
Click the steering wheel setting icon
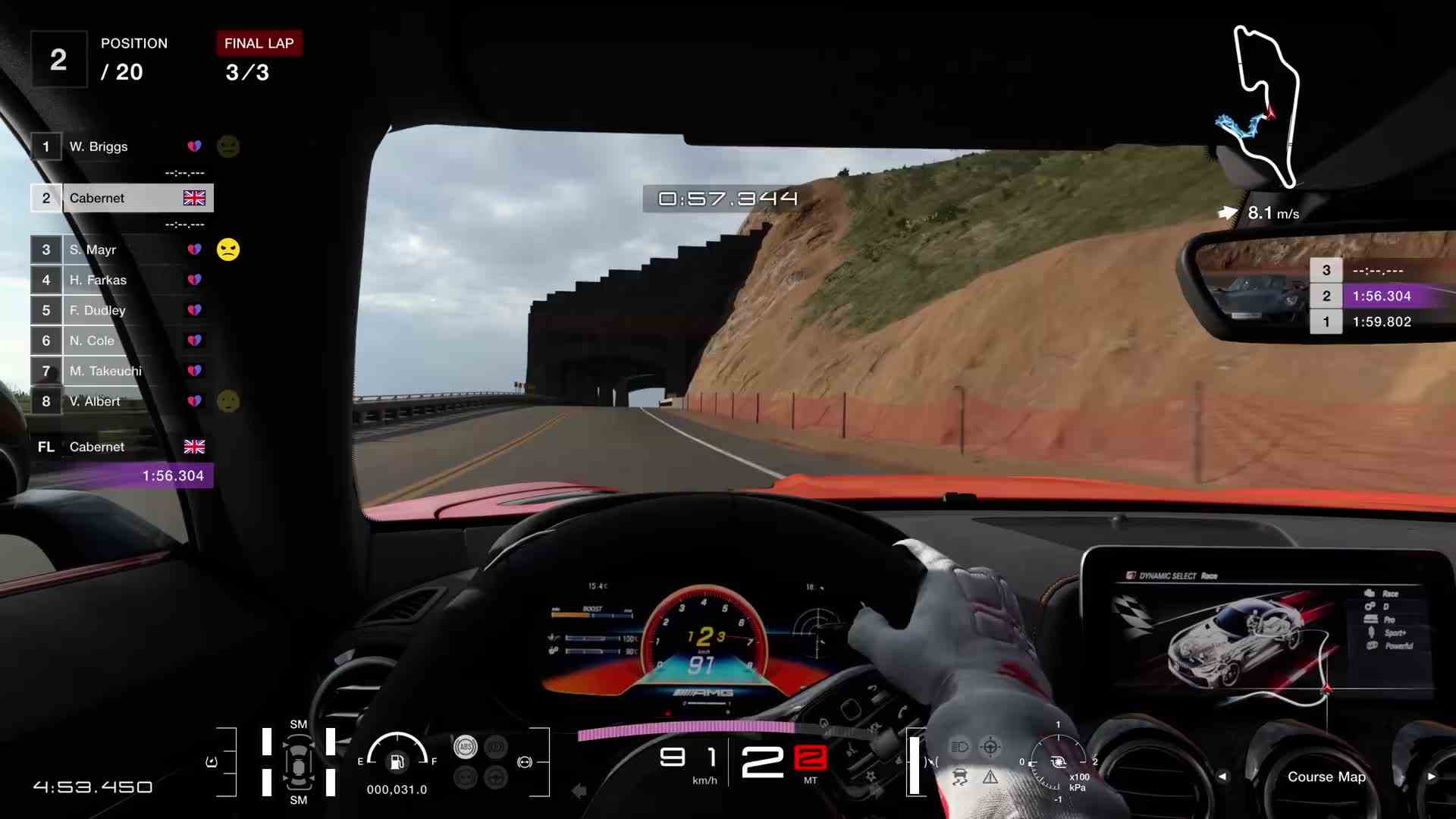(x=990, y=748)
